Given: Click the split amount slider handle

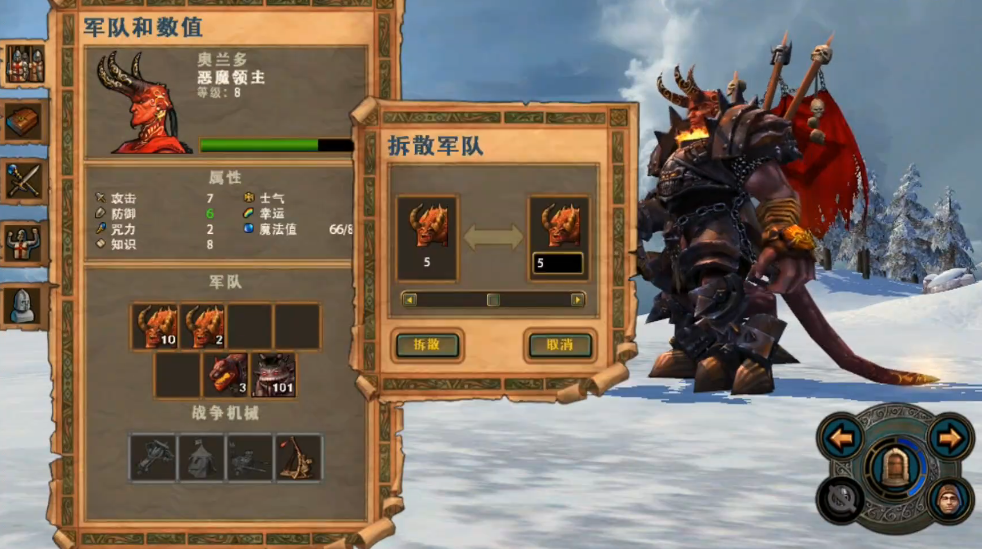Looking at the screenshot, I should pos(493,299).
